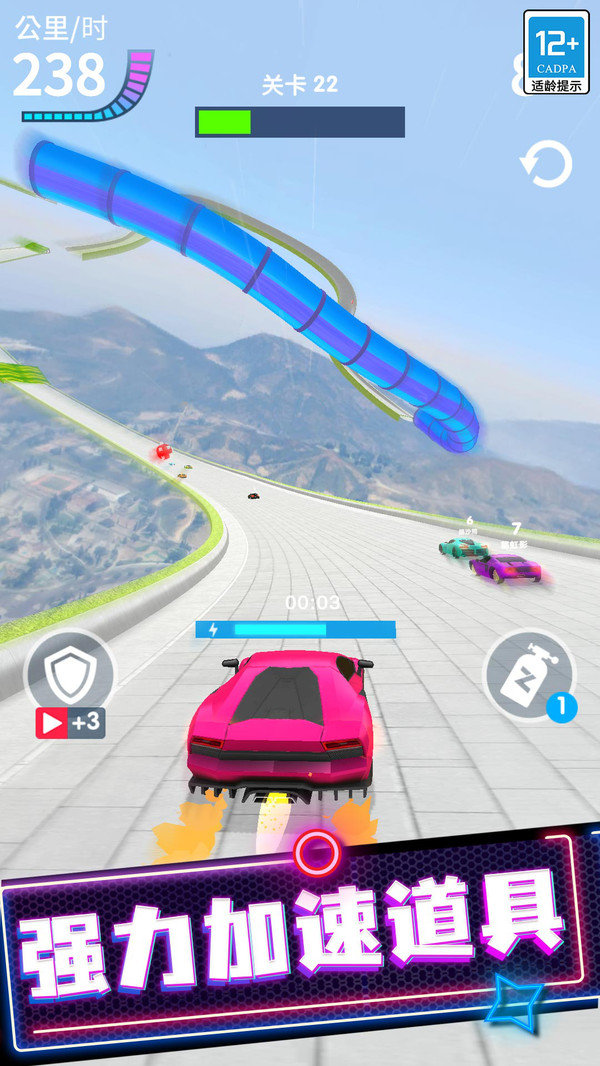The width and height of the screenshot is (600, 1066).
Task: Tap the circular restart arrow icon
Action: 546,165
